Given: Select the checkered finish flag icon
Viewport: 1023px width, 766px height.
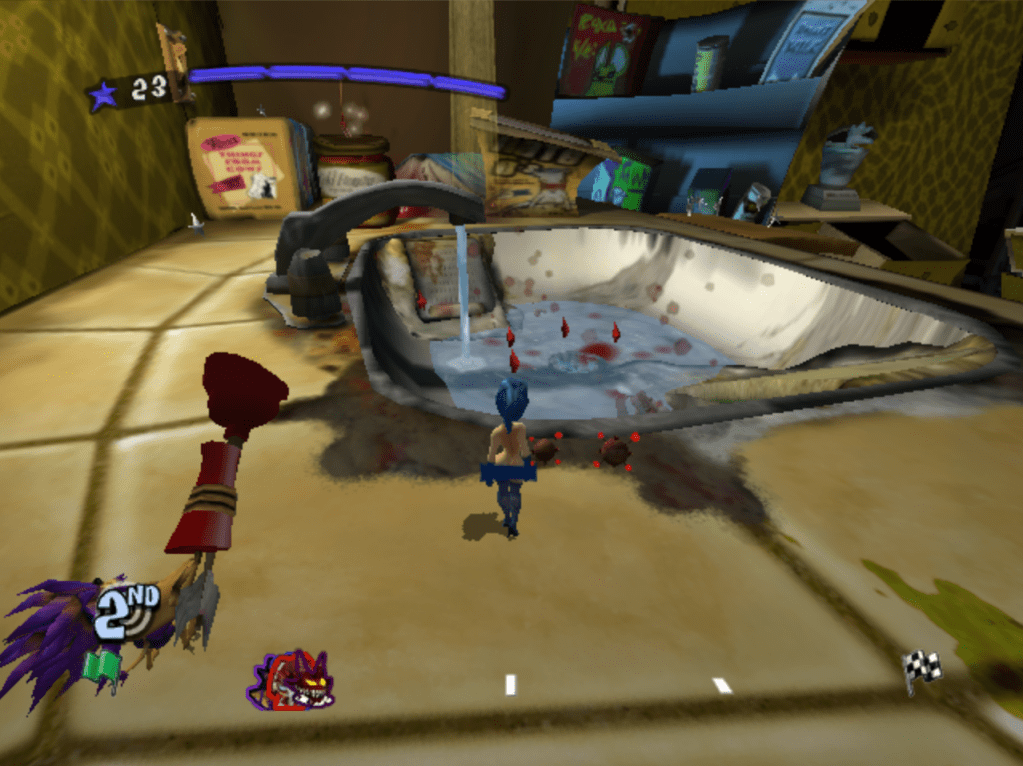Looking at the screenshot, I should (922, 668).
